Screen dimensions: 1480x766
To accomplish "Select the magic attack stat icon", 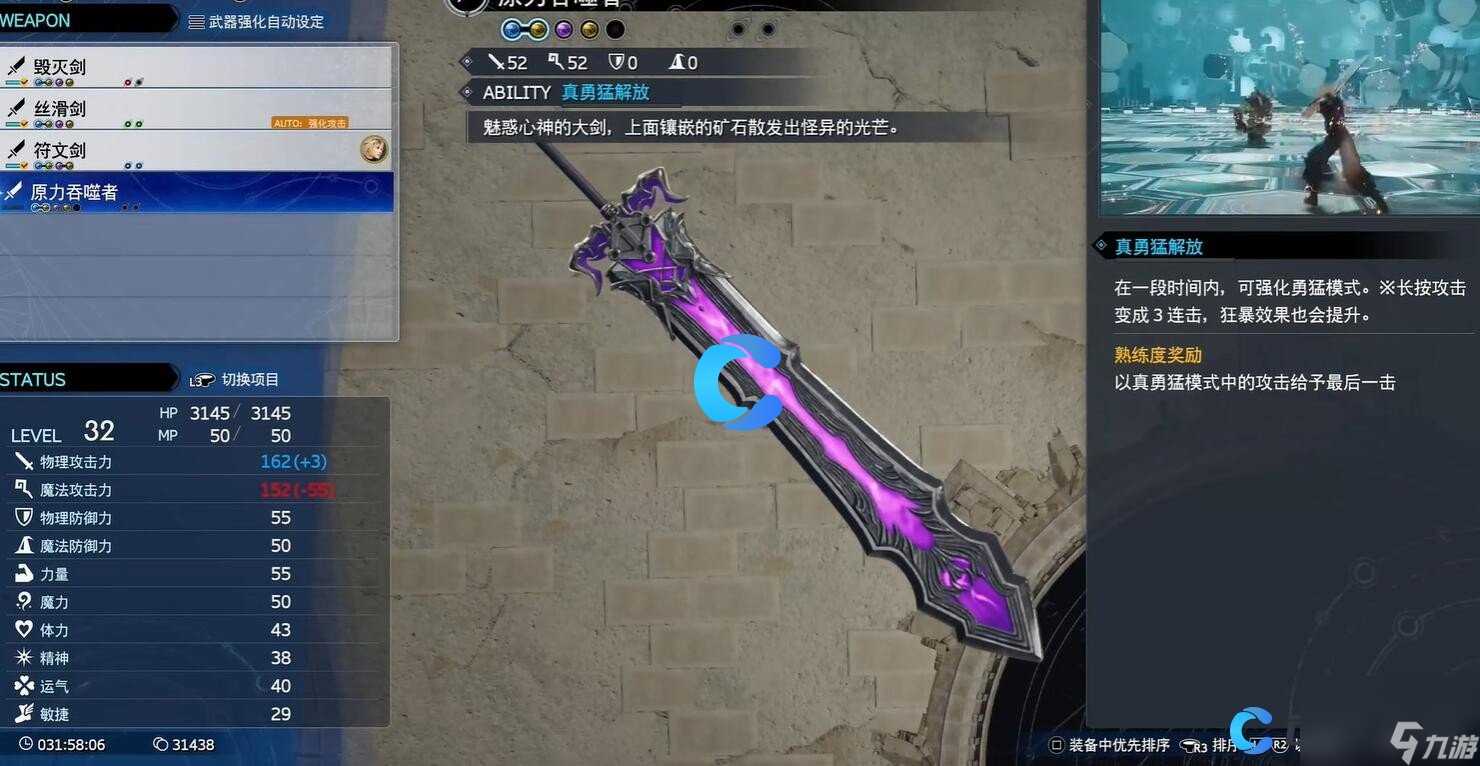I will pos(25,489).
